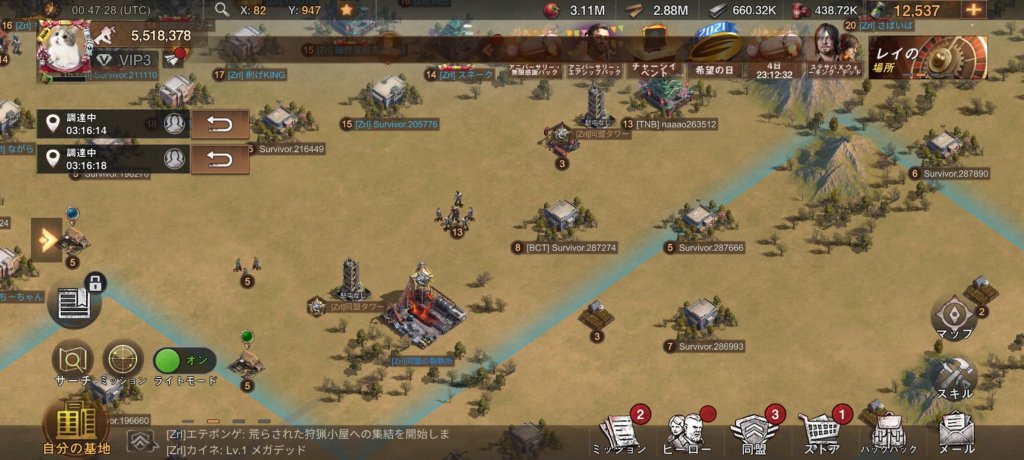Open the メール mailbox

(x=956, y=432)
